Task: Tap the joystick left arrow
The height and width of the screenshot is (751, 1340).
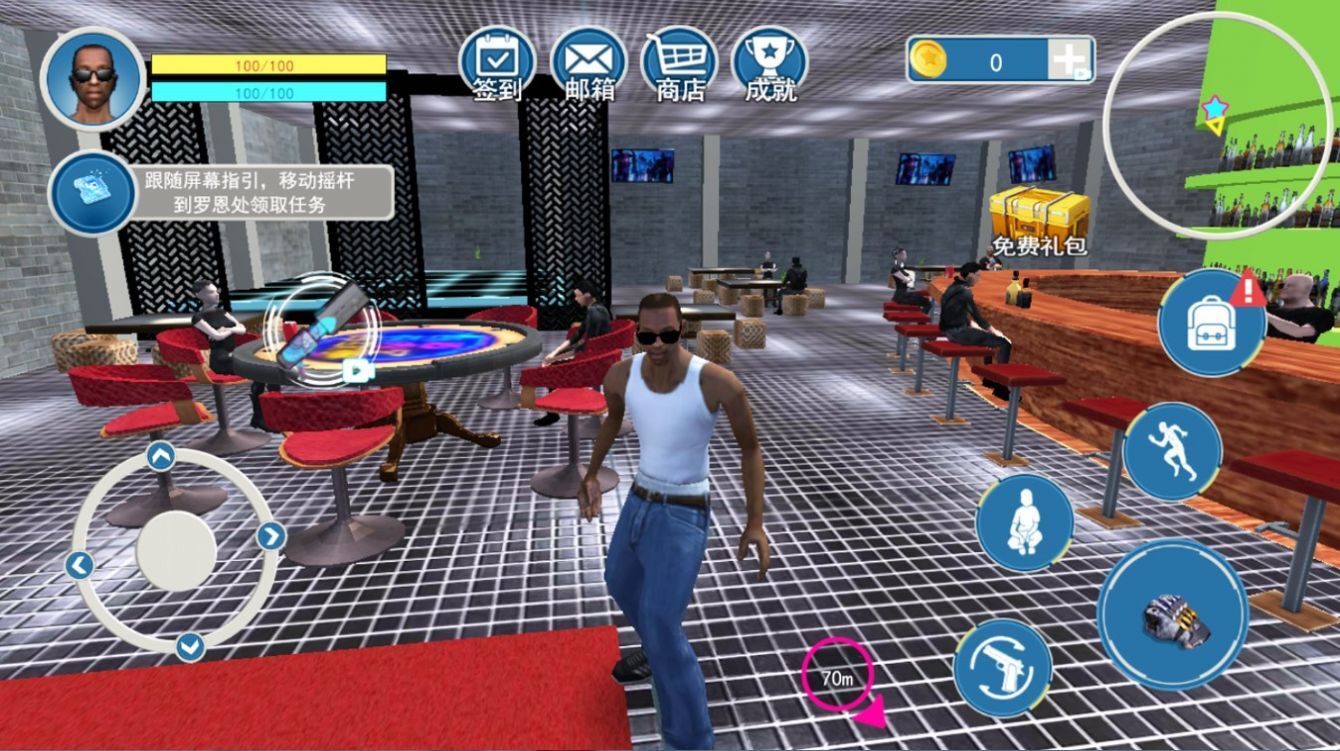Action: click(x=79, y=565)
